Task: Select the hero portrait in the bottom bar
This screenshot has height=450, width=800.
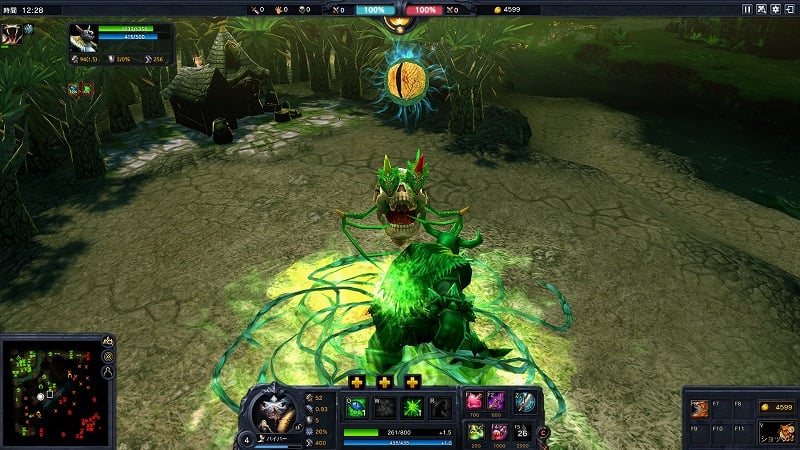Action: point(272,410)
